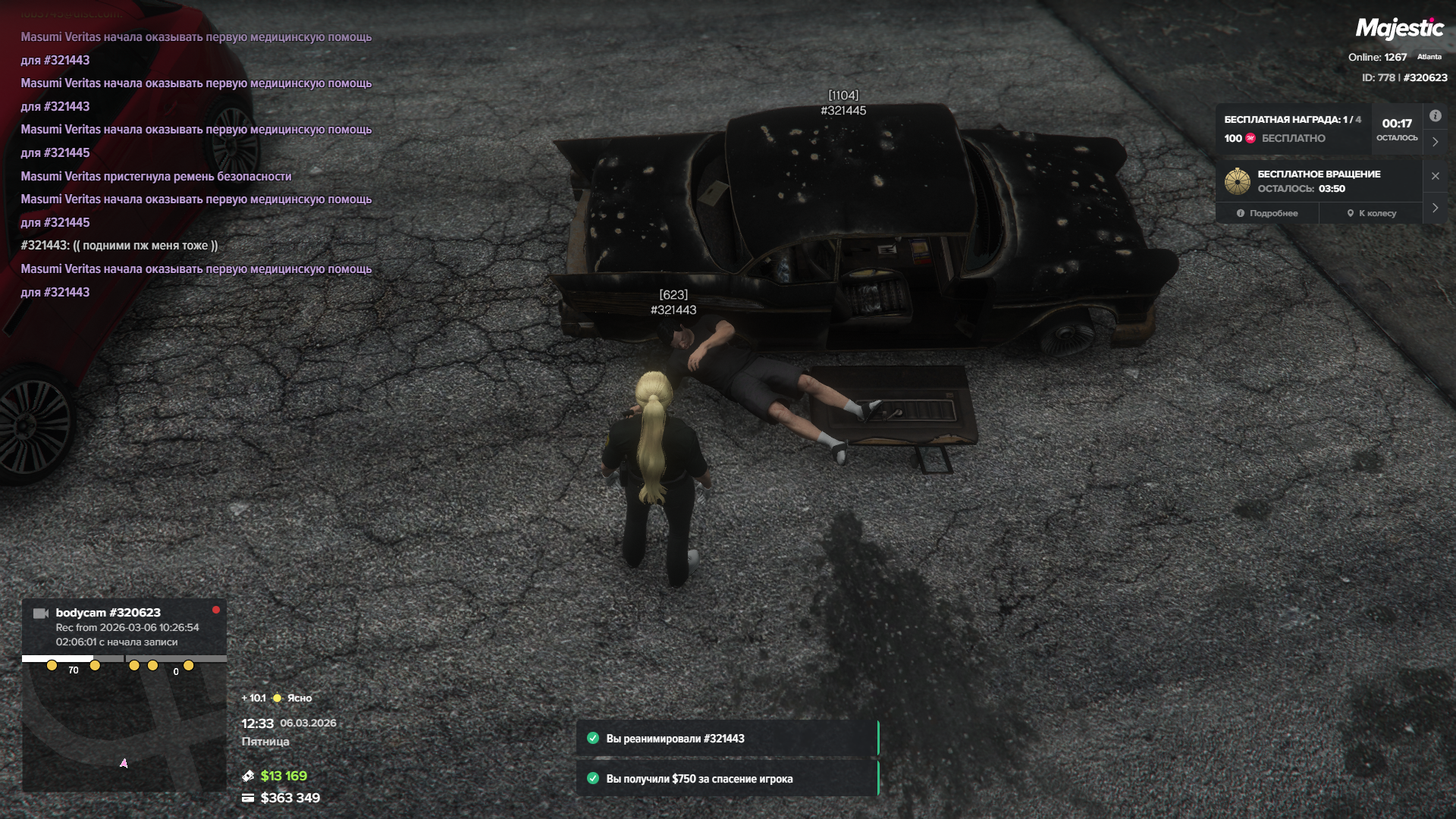Dismiss the reanimated #321443 notification
This screenshot has height=819, width=1456.
click(726, 739)
